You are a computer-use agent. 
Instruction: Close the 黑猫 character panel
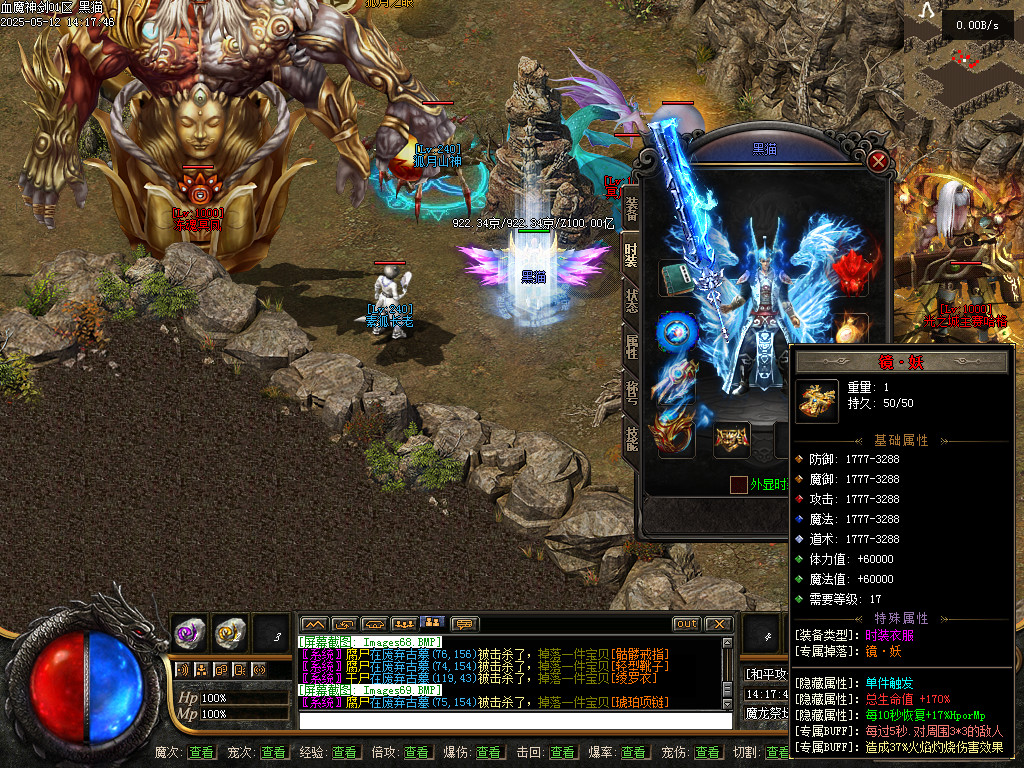(x=878, y=161)
